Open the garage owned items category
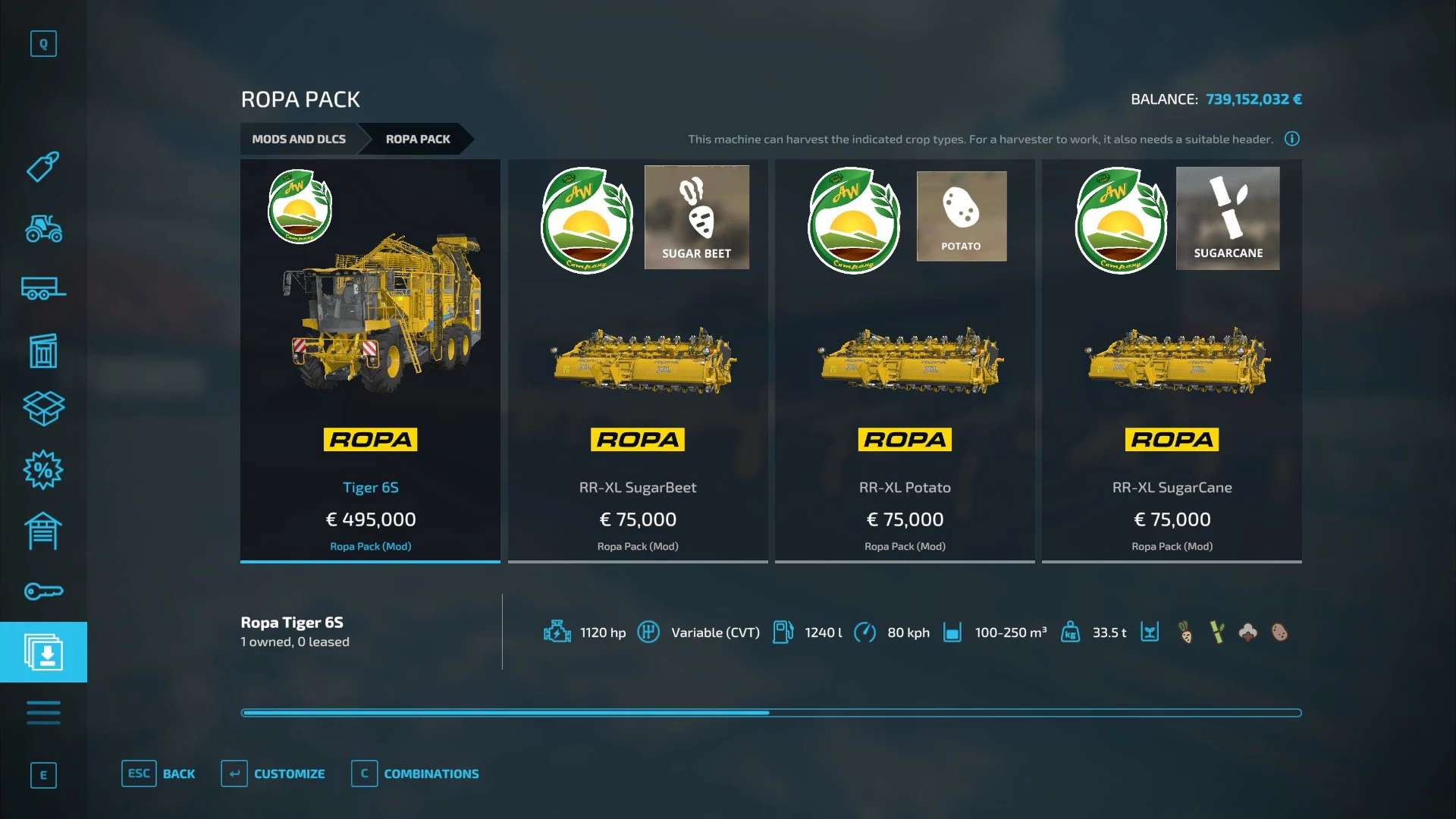Image resolution: width=1456 pixels, height=819 pixels. coord(43,531)
